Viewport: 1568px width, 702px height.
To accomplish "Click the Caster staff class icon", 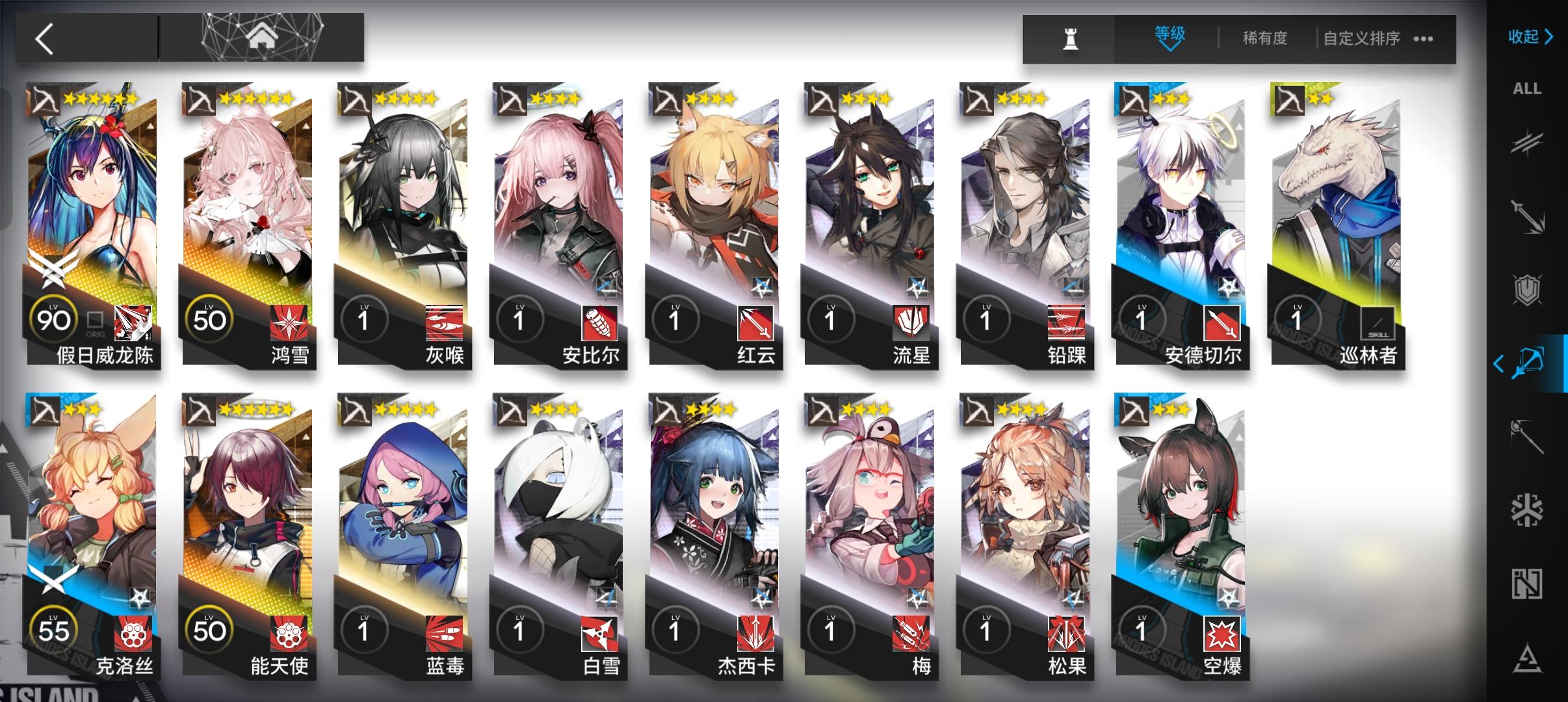I will click(x=1528, y=437).
